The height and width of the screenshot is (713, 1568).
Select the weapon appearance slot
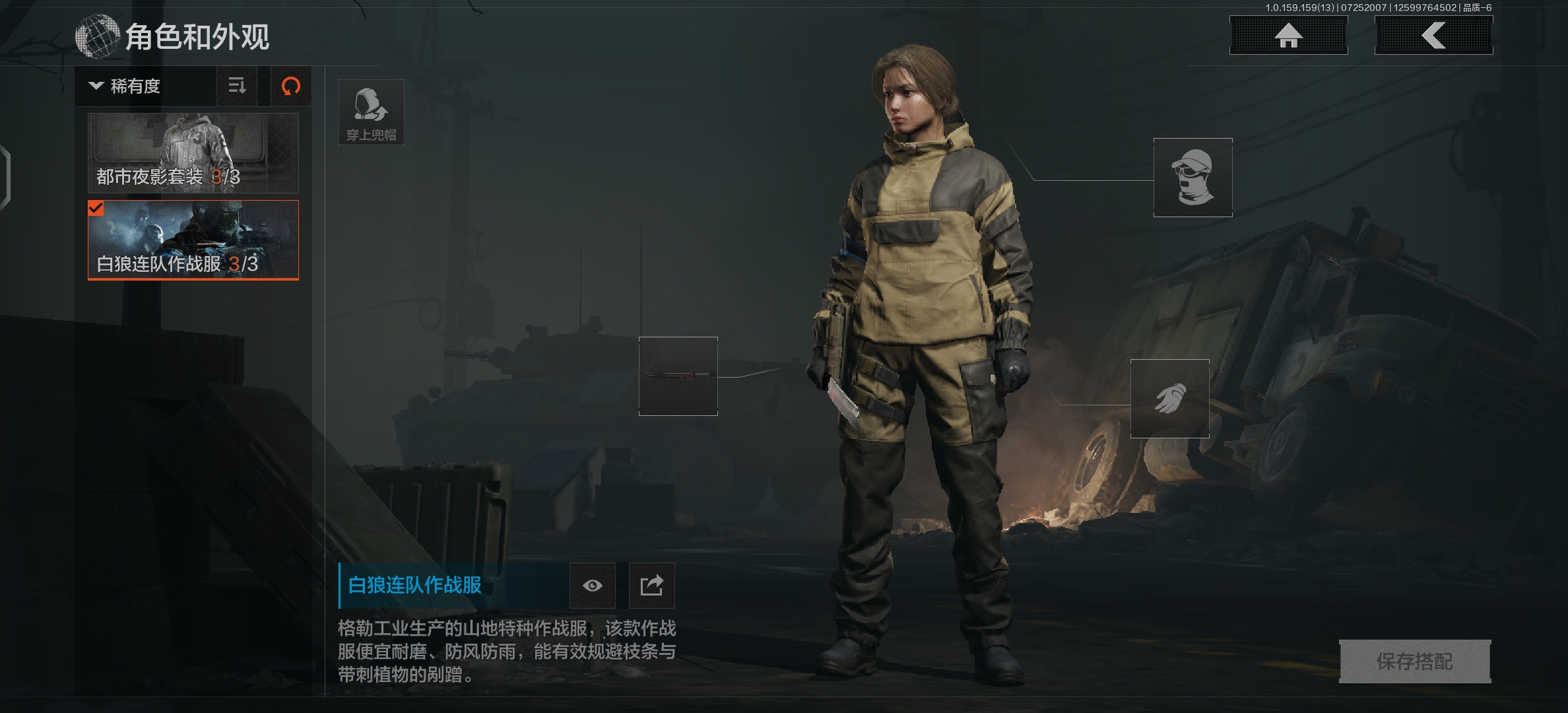(678, 376)
